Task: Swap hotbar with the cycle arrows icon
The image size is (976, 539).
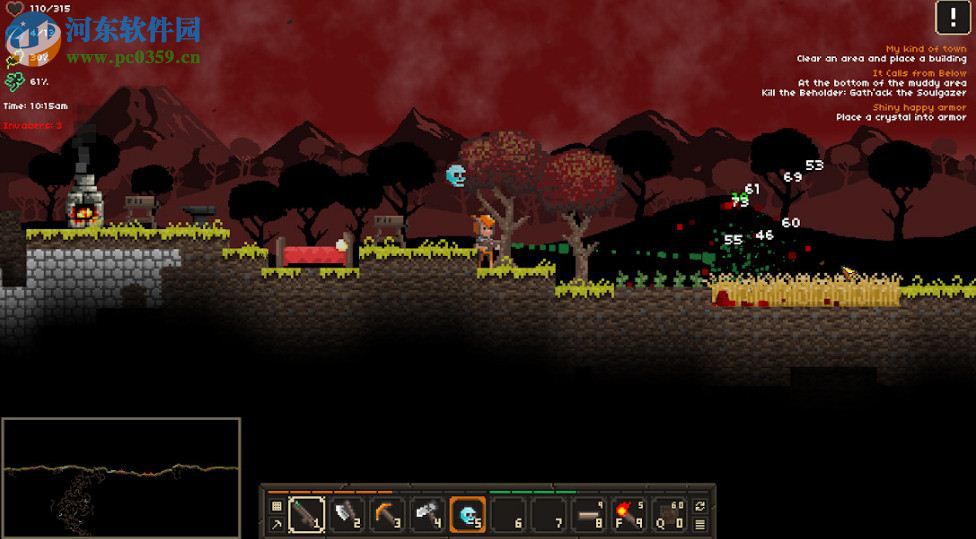Action: tap(700, 506)
